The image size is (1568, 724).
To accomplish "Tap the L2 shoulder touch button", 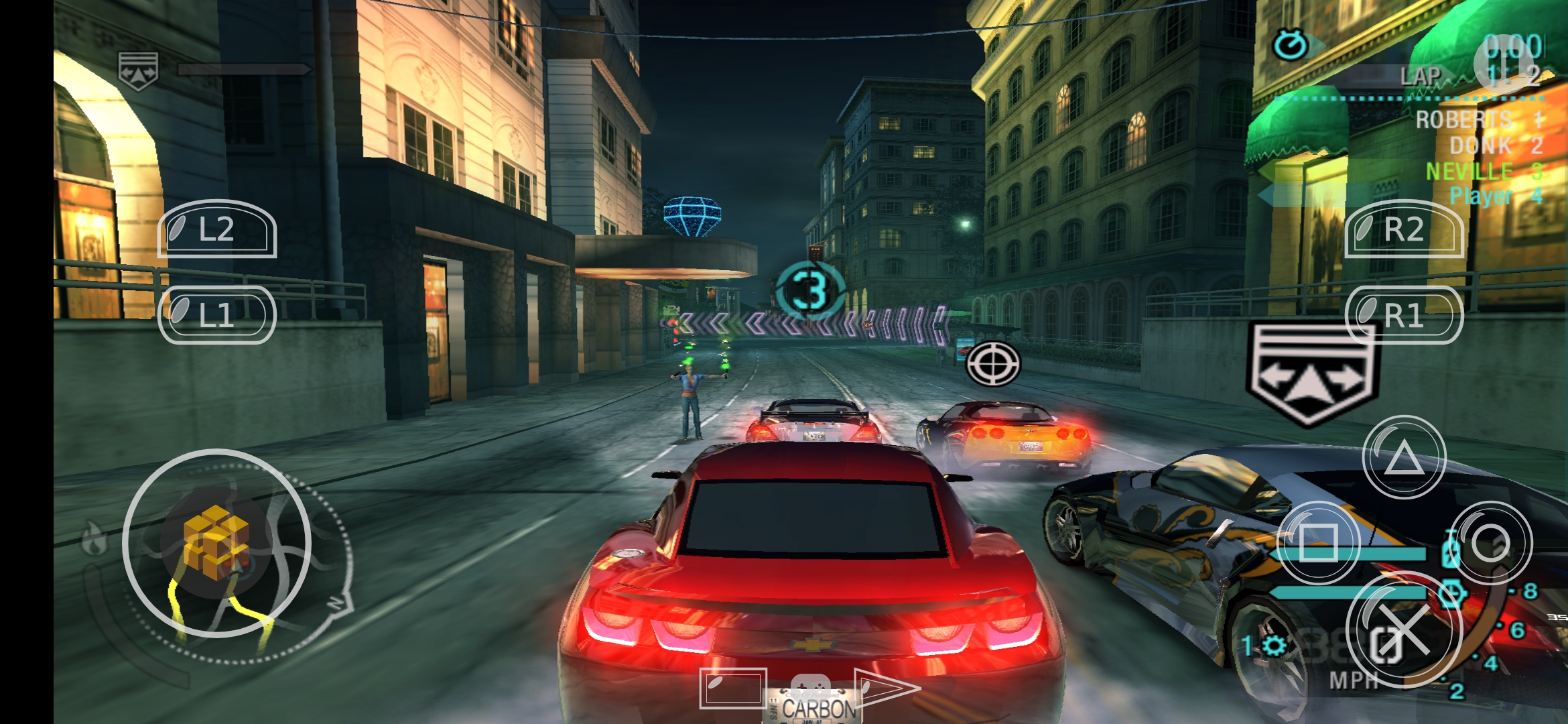I will (x=216, y=229).
